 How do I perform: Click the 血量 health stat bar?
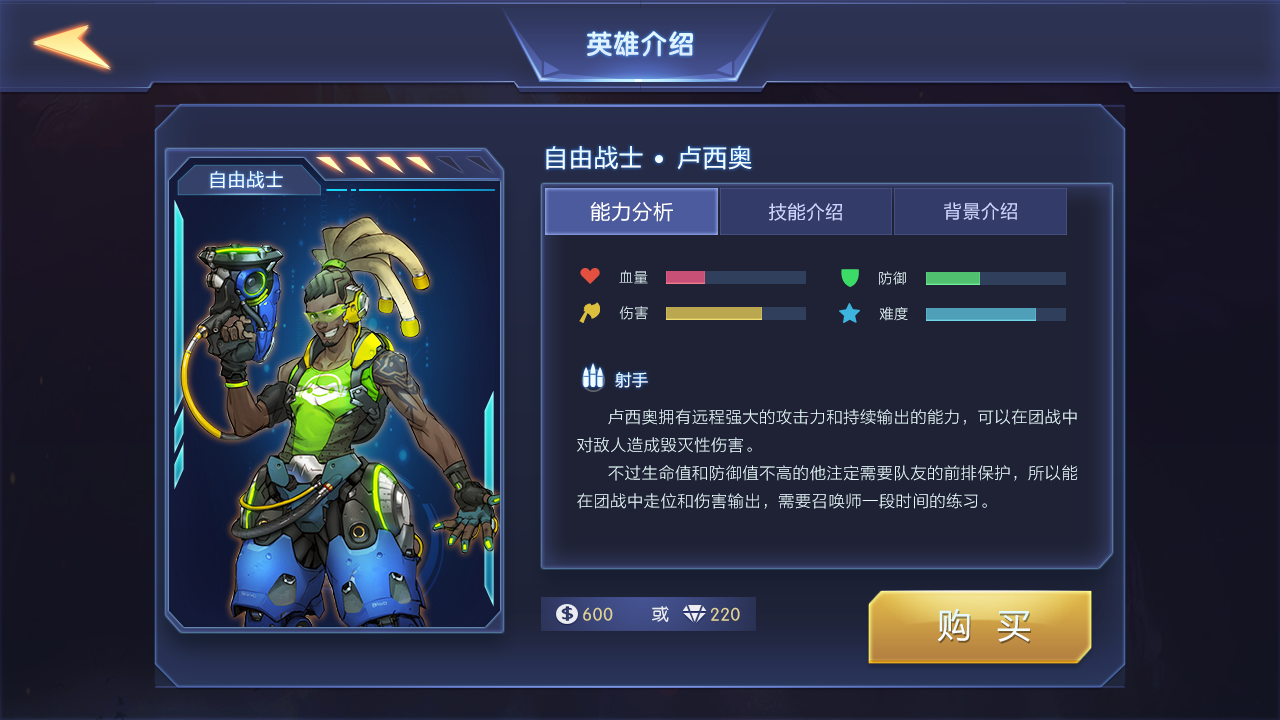click(x=735, y=277)
